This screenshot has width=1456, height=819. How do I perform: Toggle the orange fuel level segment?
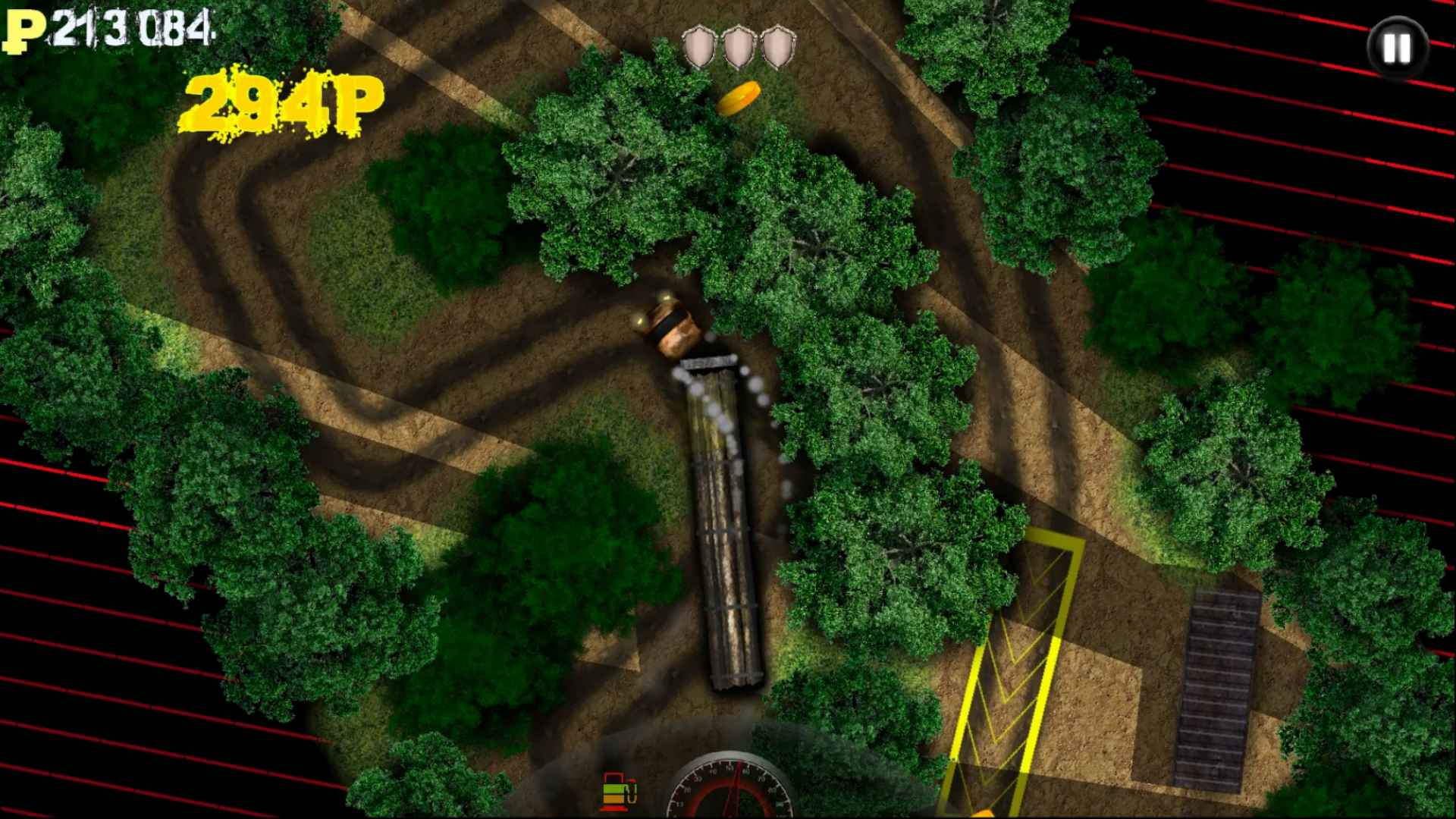pyautogui.click(x=613, y=799)
